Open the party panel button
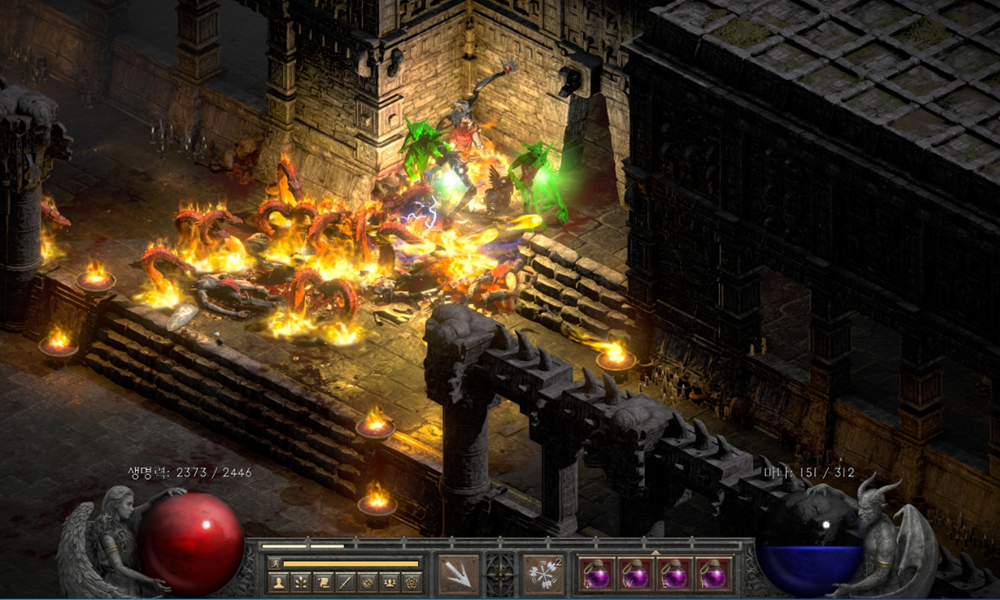Image resolution: width=1000 pixels, height=600 pixels. pyautogui.click(x=389, y=581)
